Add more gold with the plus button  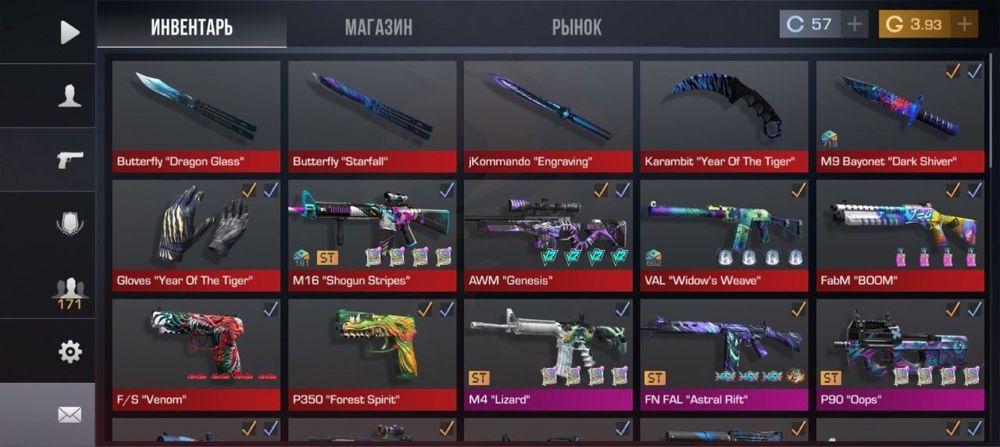[x=964, y=24]
